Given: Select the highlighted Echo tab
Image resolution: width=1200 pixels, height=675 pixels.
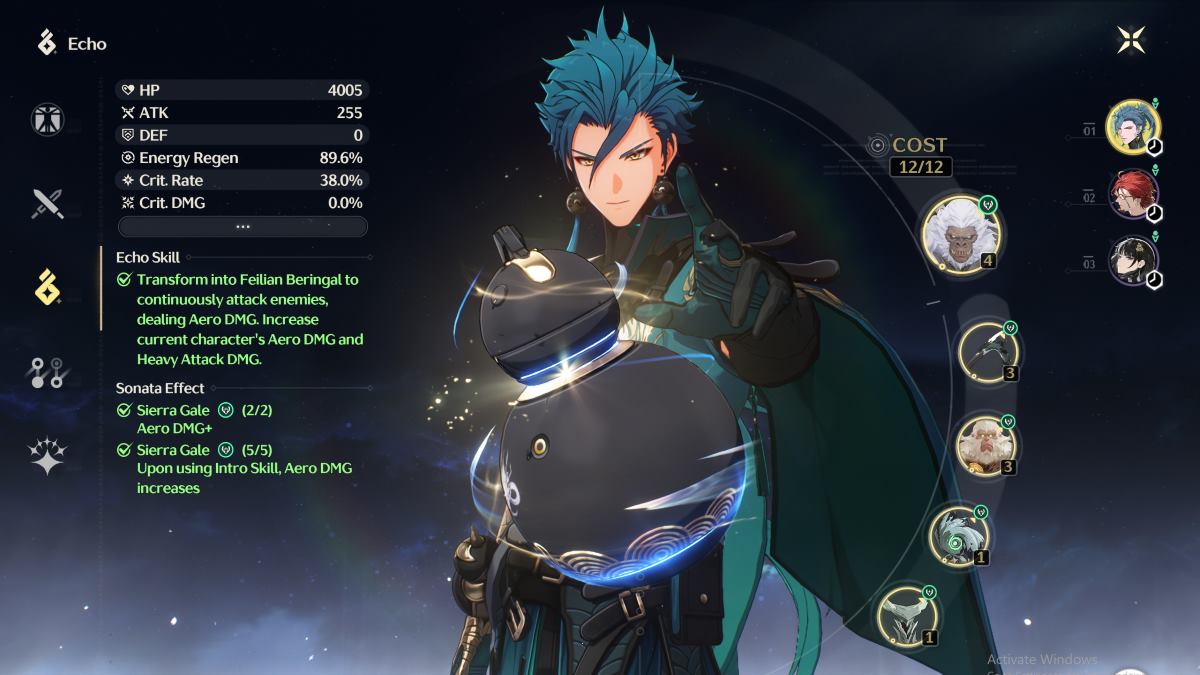Looking at the screenshot, I should click(47, 288).
